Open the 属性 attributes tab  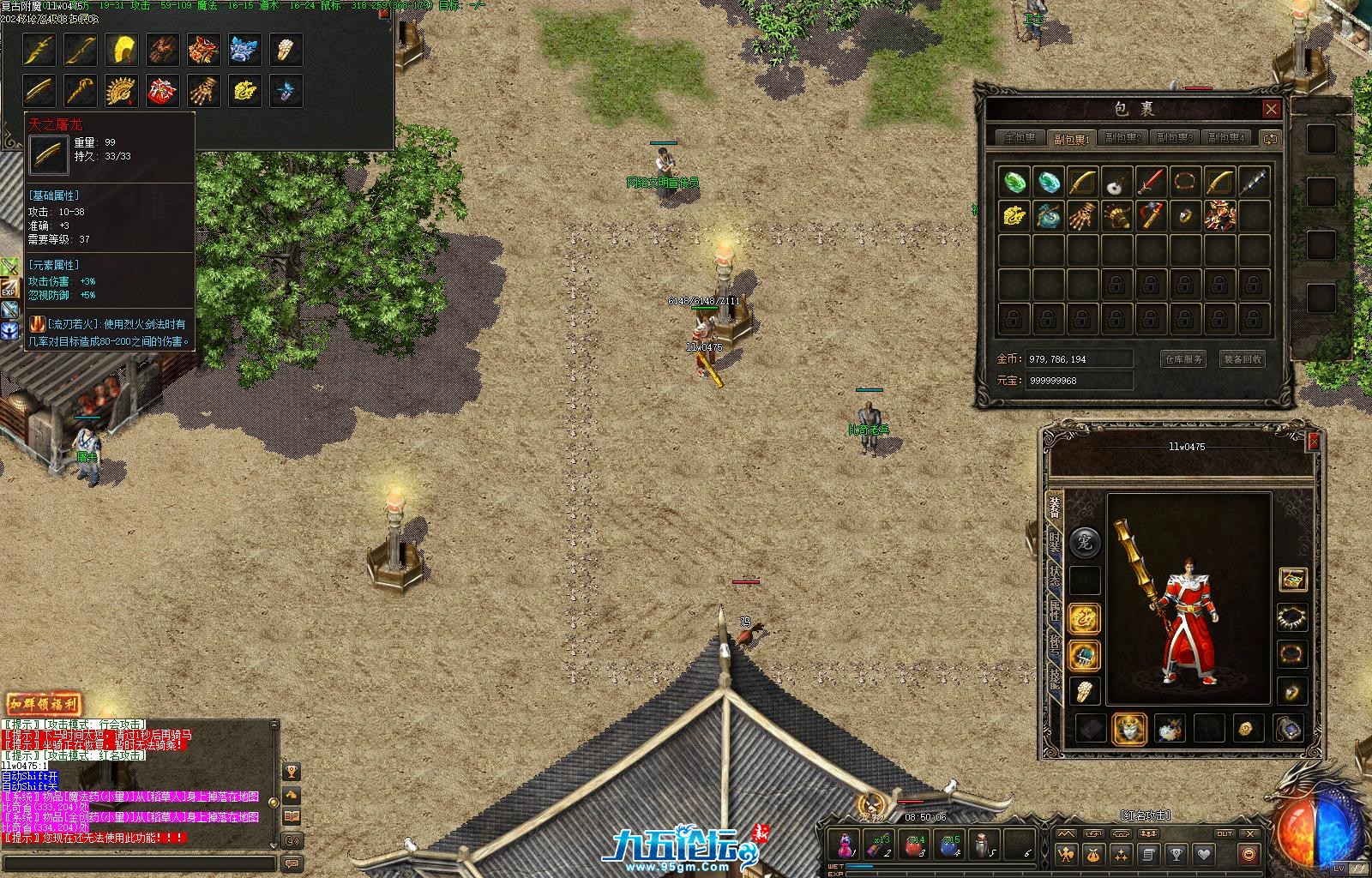1054,612
